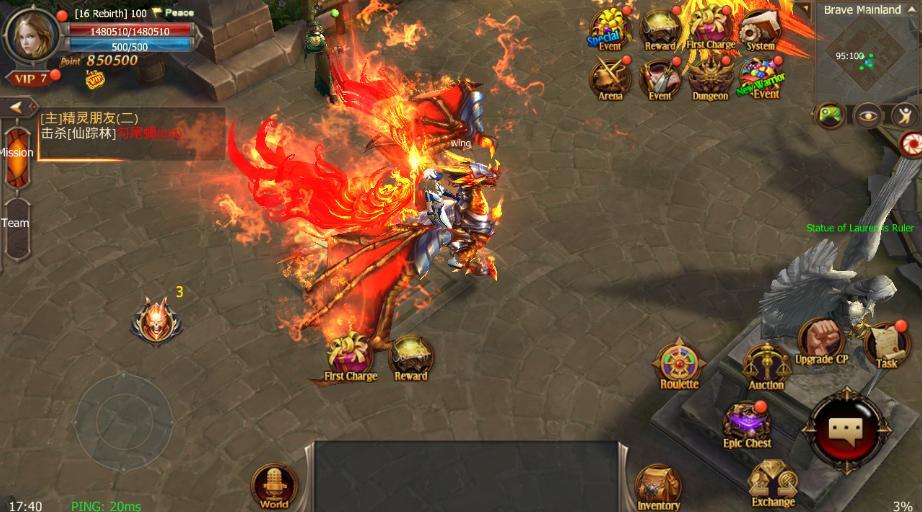The height and width of the screenshot is (512, 922).
Task: Switch to the Mission tab
Action: [x=16, y=153]
